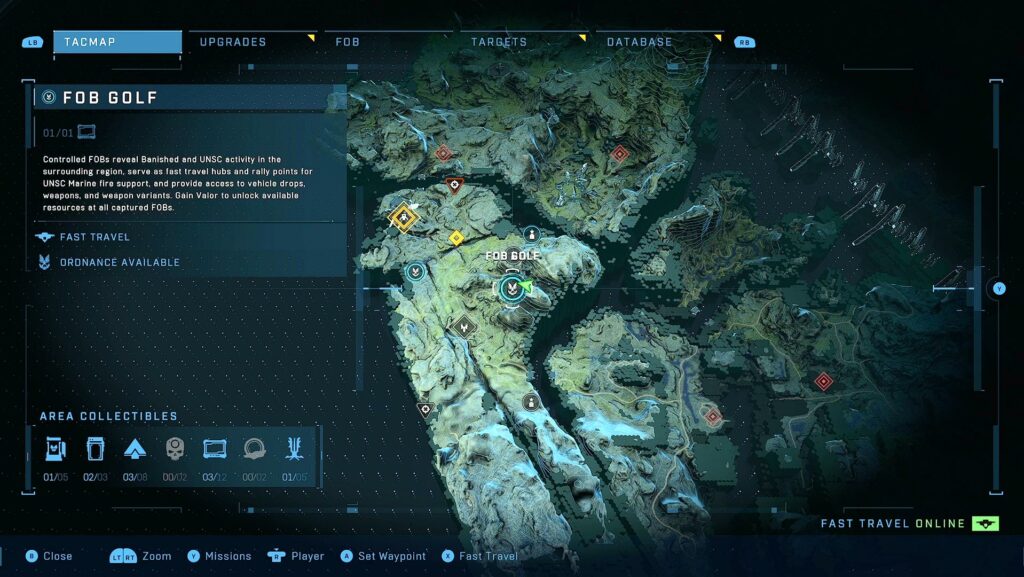The image size is (1024, 577).
Task: Open the FOB tab
Action: (x=348, y=42)
